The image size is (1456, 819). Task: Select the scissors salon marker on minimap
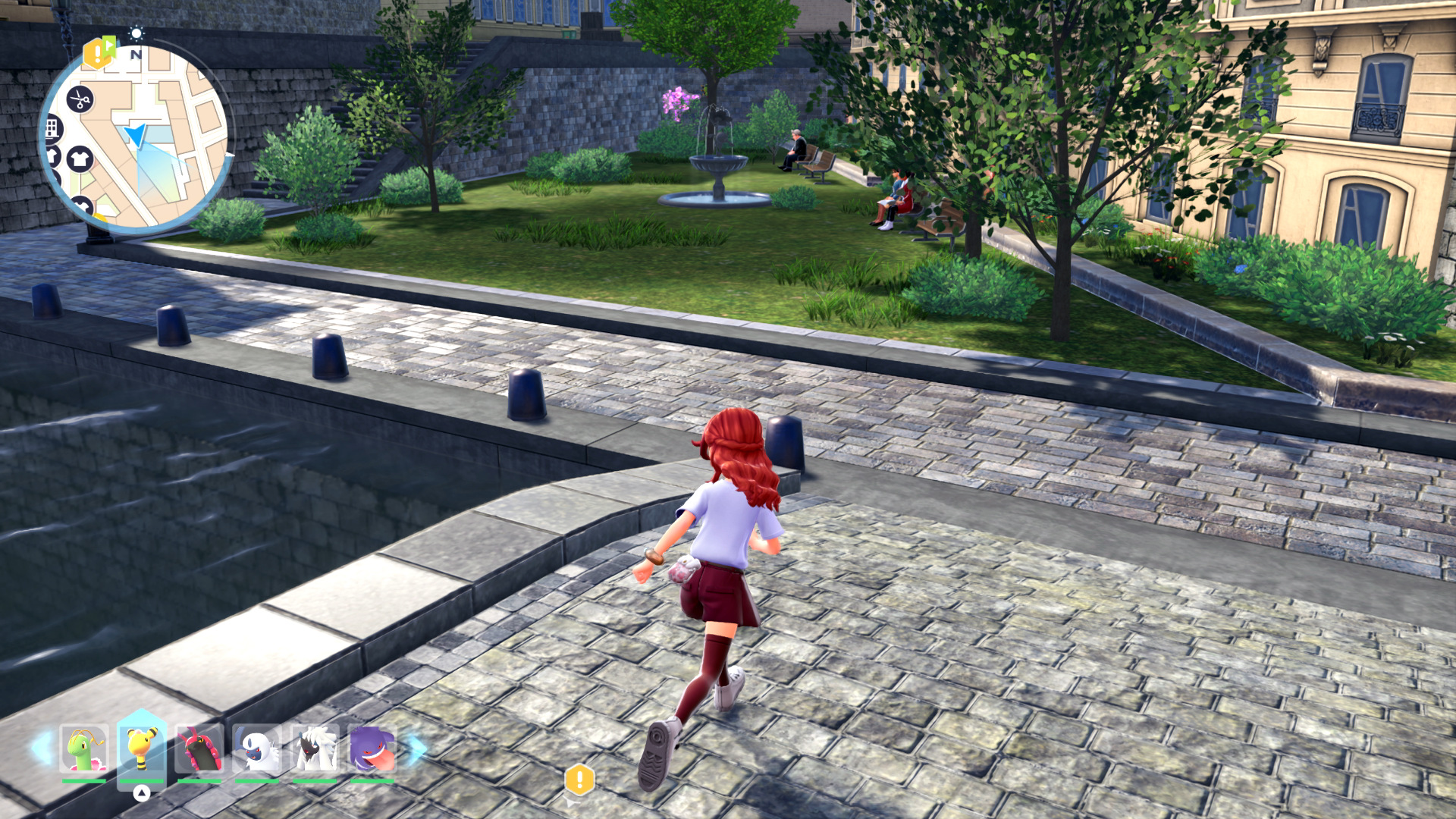coord(80,99)
